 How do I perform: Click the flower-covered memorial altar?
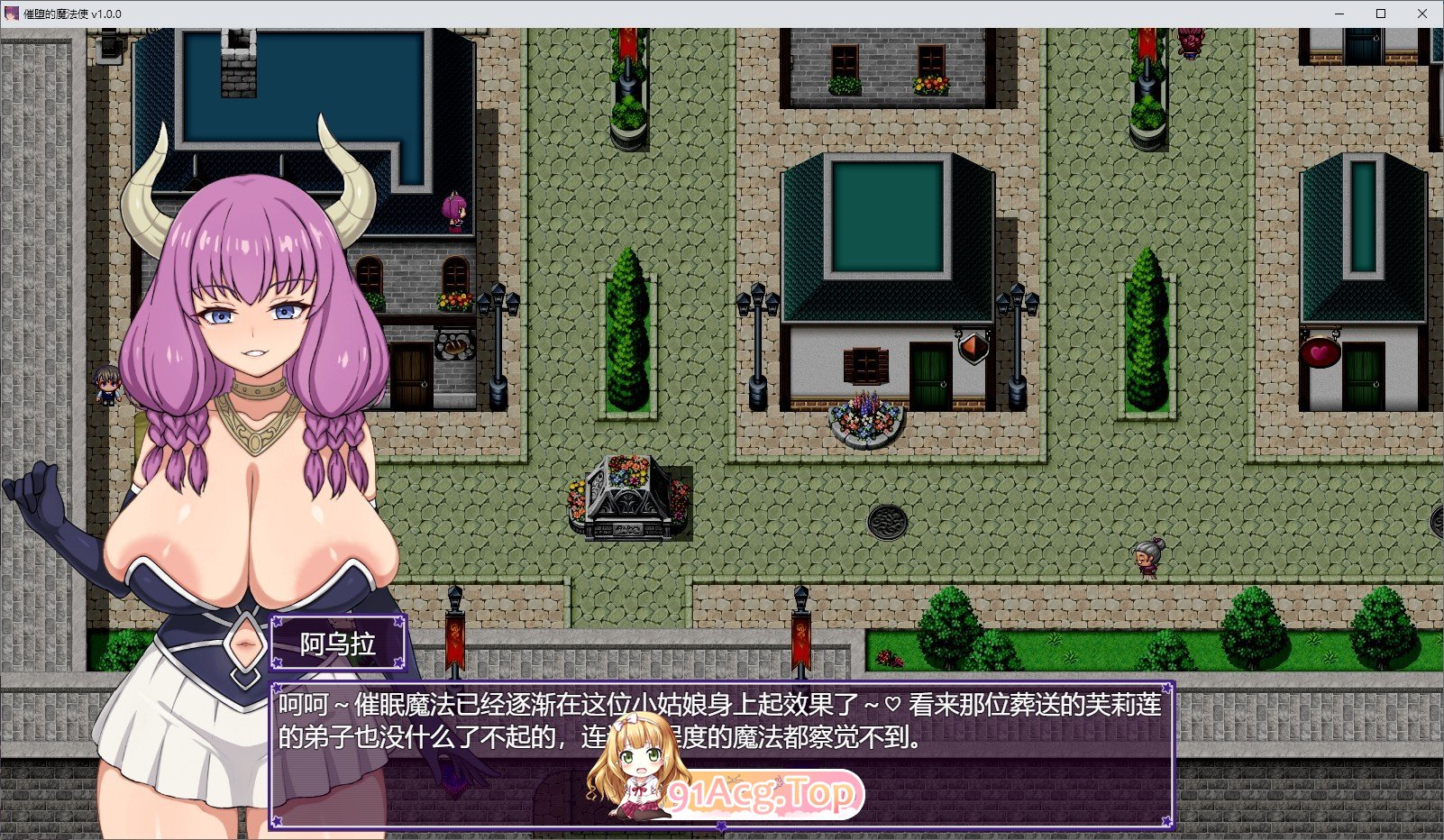[631, 494]
